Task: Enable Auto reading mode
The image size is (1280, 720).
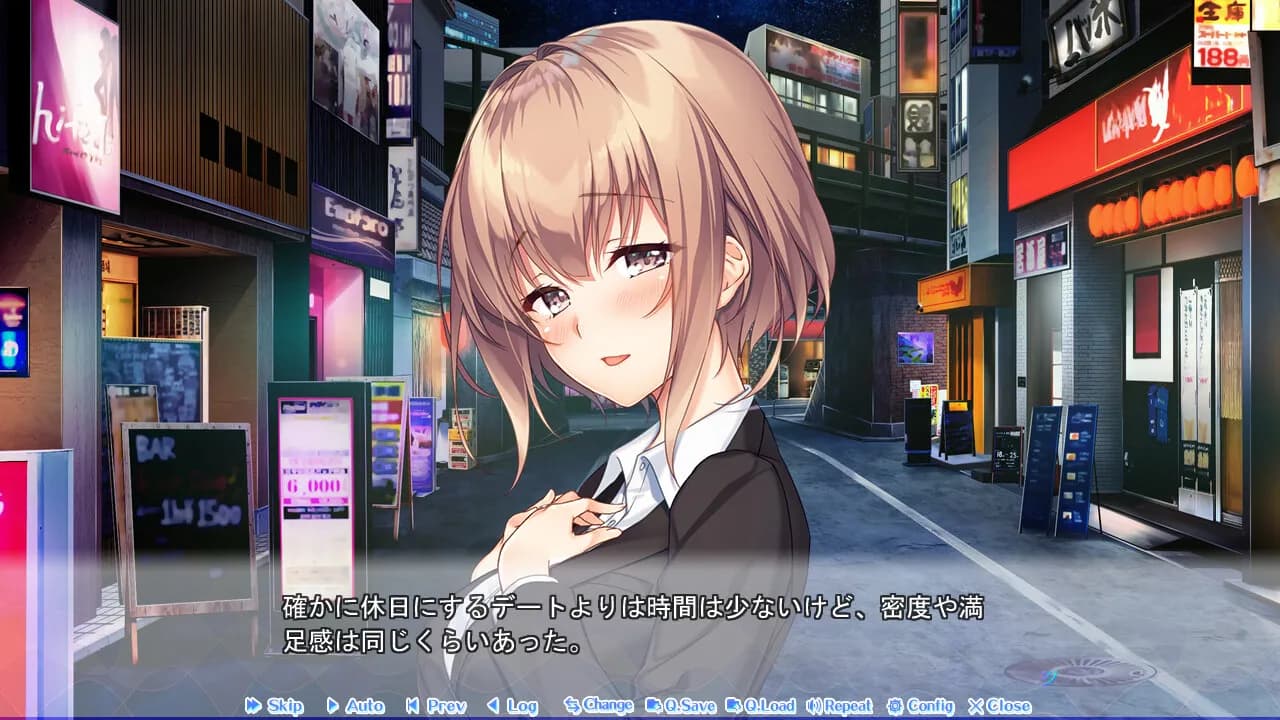Action: 356,706
